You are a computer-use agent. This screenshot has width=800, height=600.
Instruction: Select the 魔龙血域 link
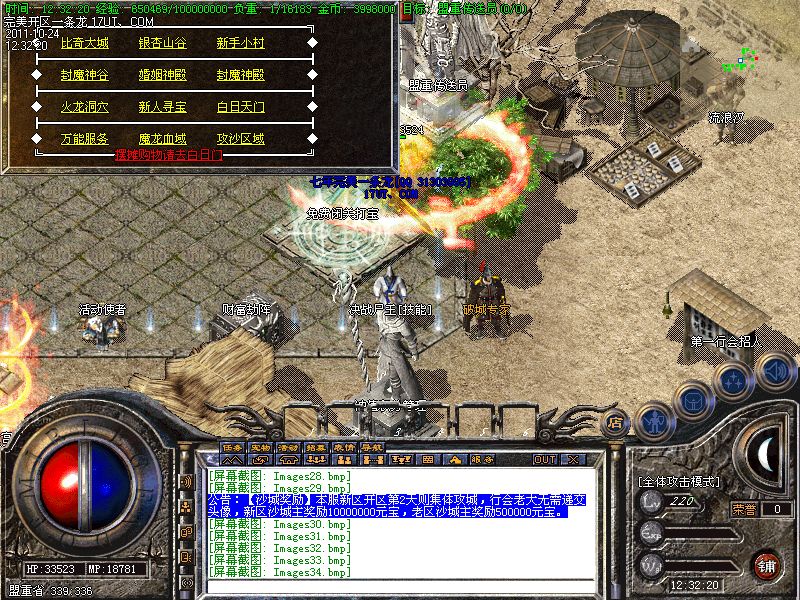pos(164,139)
